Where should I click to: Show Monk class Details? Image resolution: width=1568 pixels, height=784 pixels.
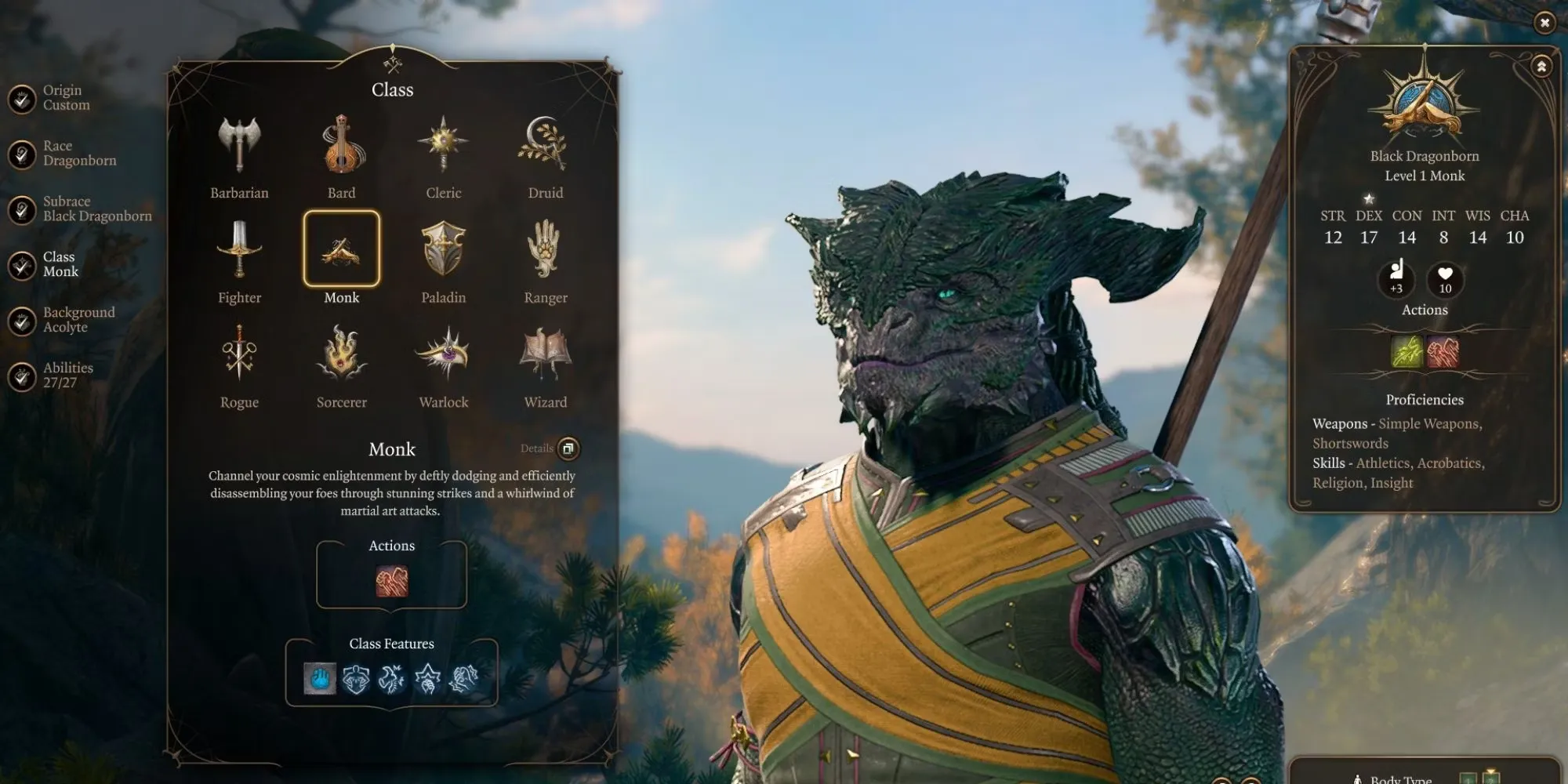click(x=568, y=448)
